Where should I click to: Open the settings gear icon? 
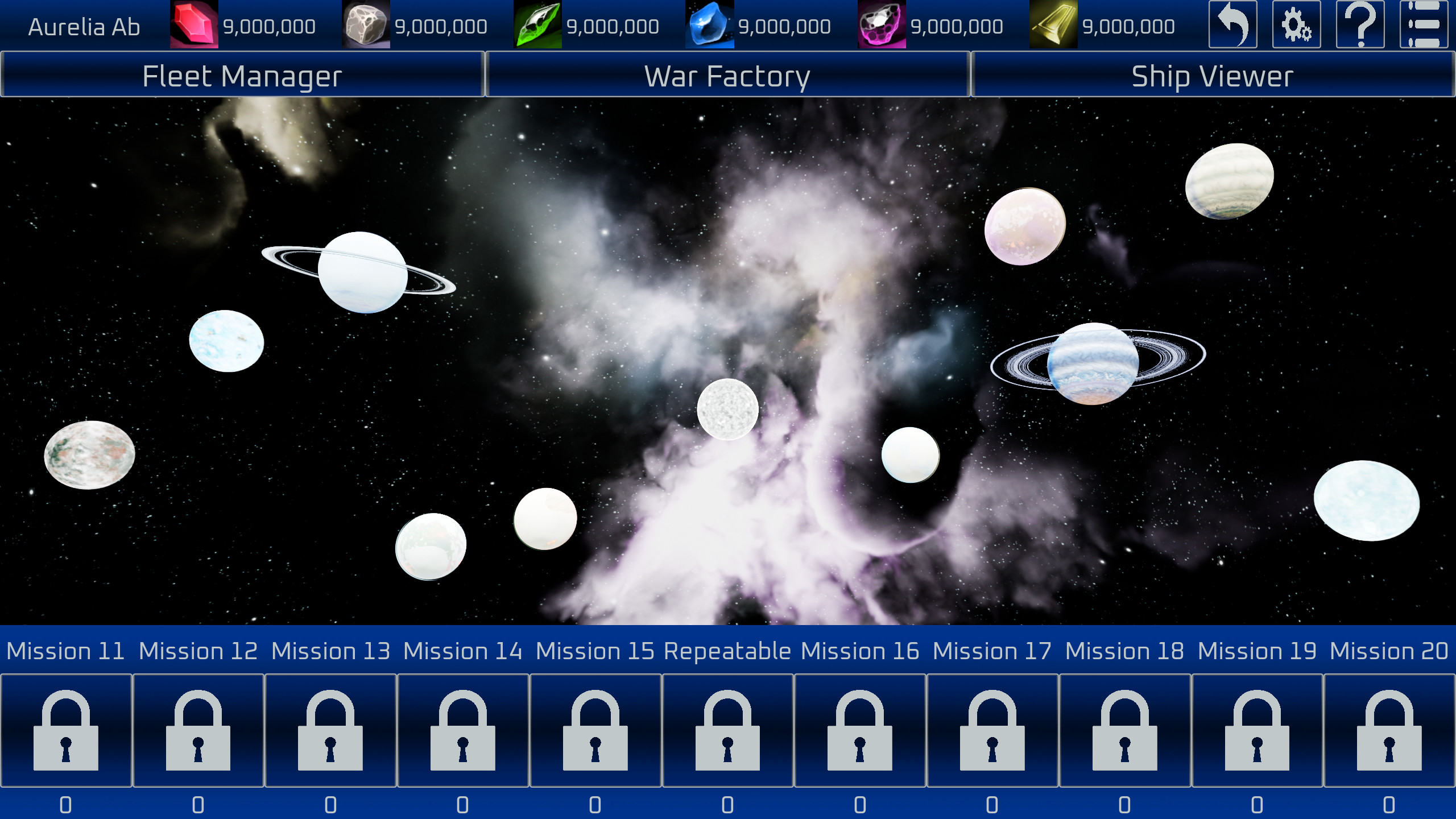(x=1297, y=25)
